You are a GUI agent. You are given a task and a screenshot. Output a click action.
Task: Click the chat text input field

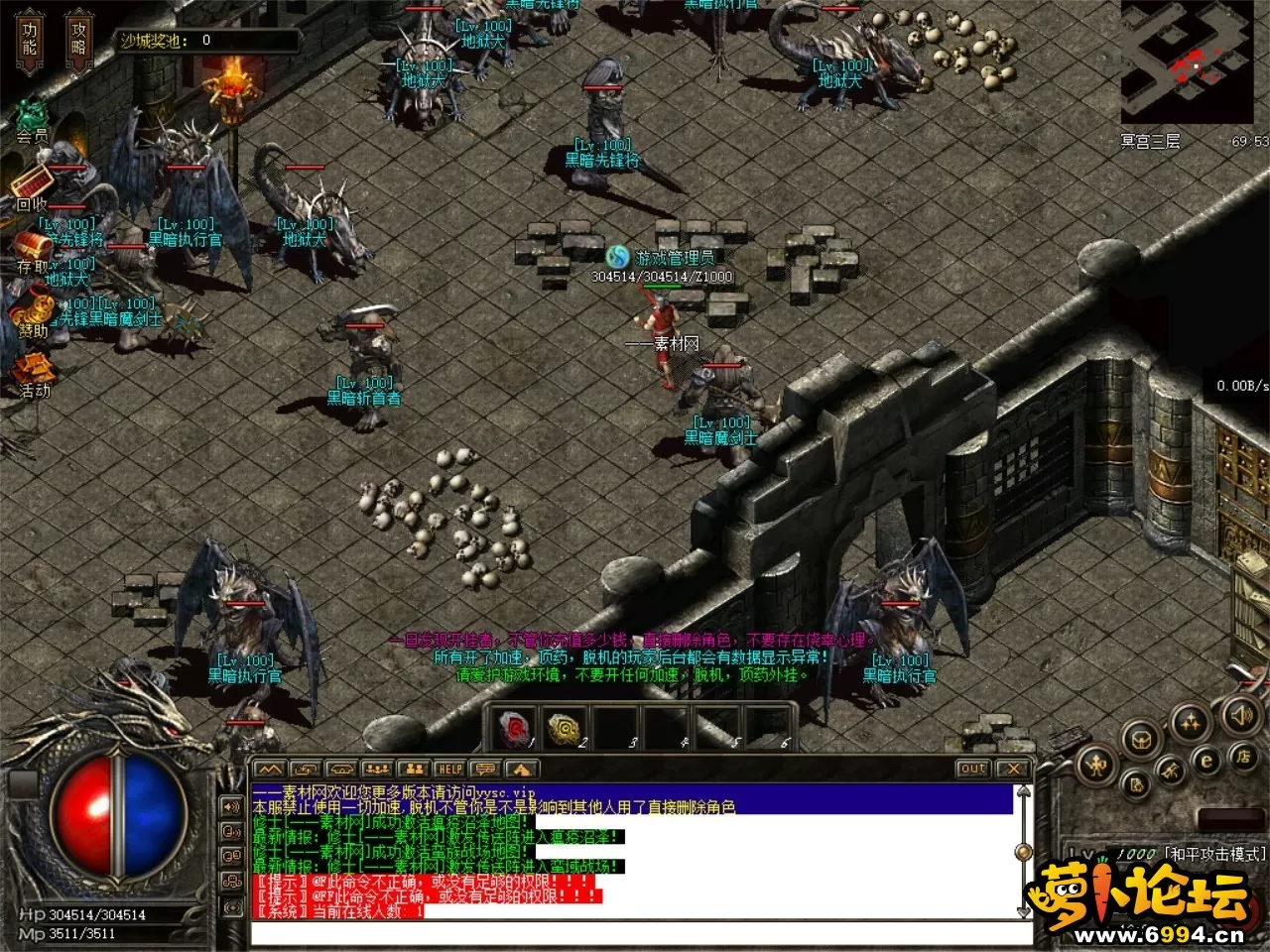pos(640,933)
